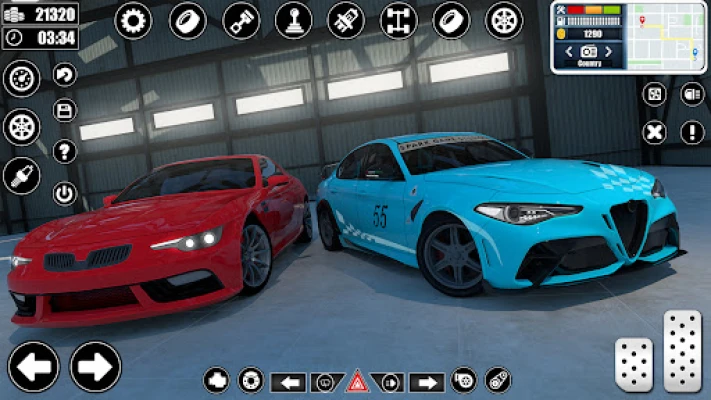The width and height of the screenshot is (711, 400).
Task: Select the spark plug icon
Action: 21,176
